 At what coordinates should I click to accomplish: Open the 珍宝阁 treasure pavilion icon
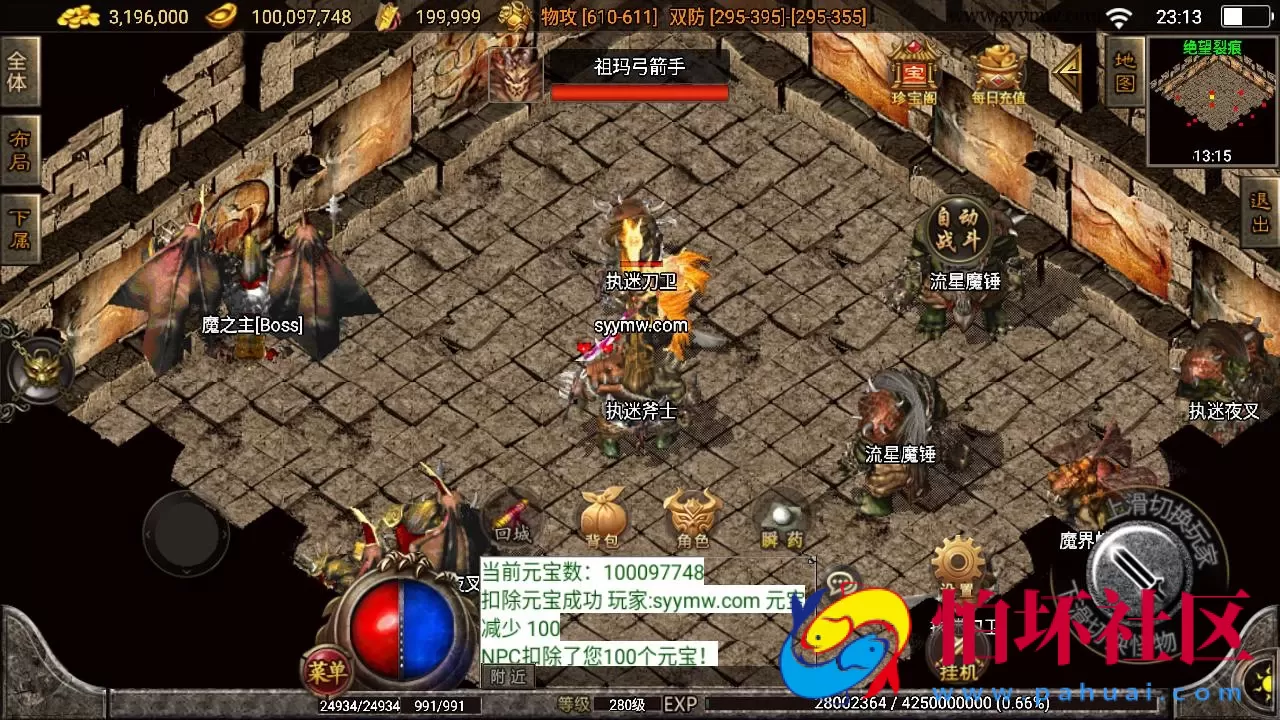point(912,70)
